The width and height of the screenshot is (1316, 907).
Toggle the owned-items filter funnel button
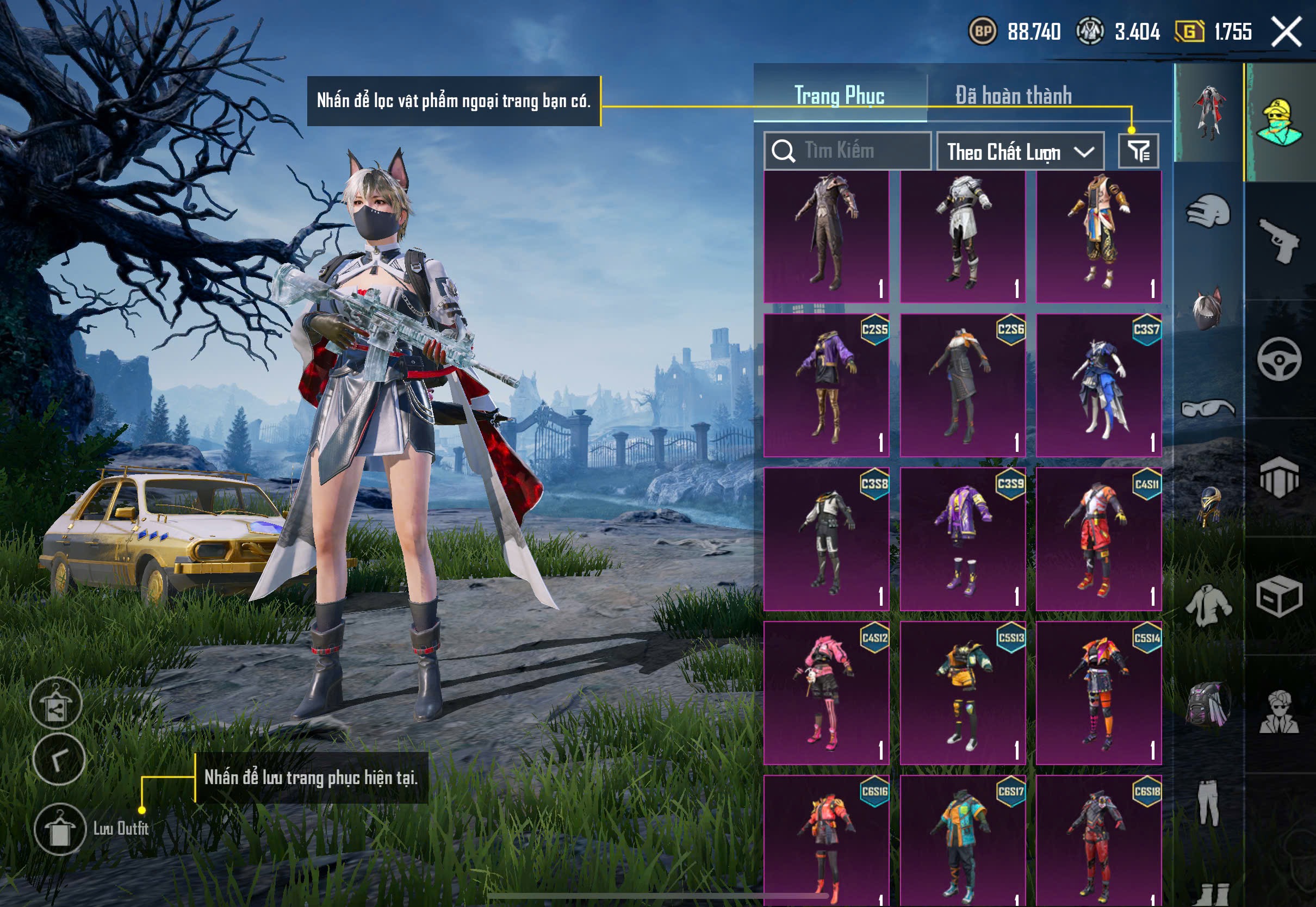(x=1139, y=151)
